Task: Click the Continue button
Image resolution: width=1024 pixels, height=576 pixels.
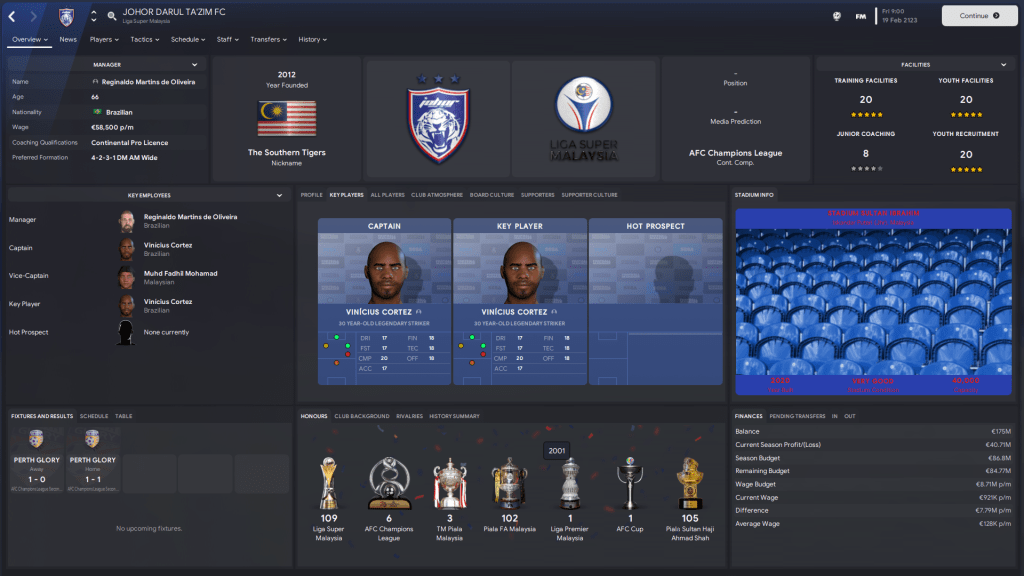Action: pos(979,16)
